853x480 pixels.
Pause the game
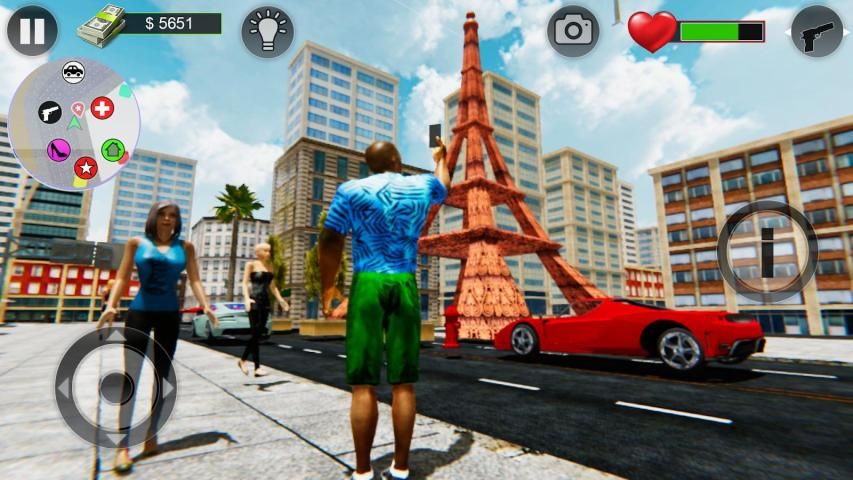pos(32,31)
